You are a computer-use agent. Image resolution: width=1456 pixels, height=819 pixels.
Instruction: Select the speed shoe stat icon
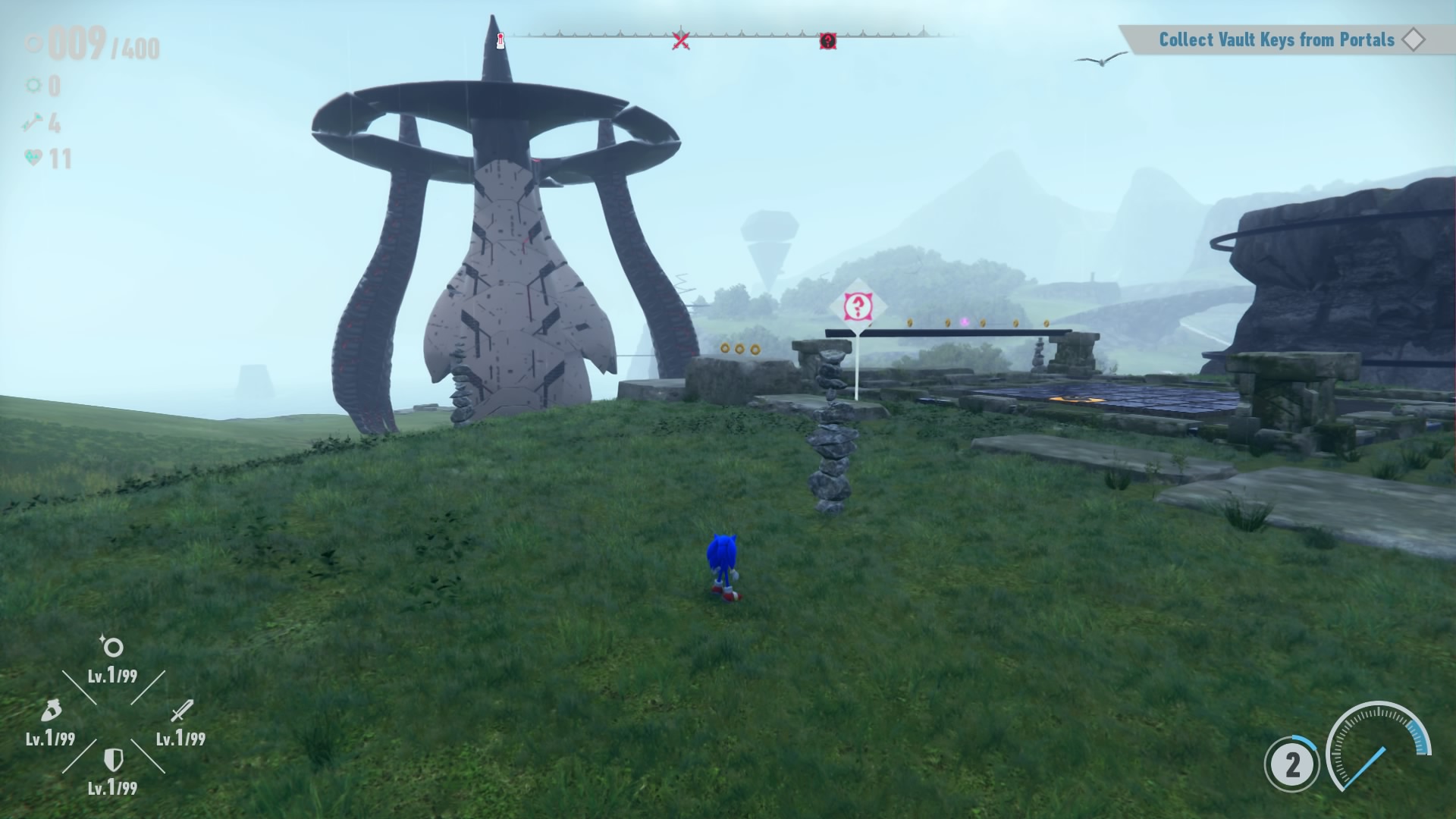(x=50, y=711)
